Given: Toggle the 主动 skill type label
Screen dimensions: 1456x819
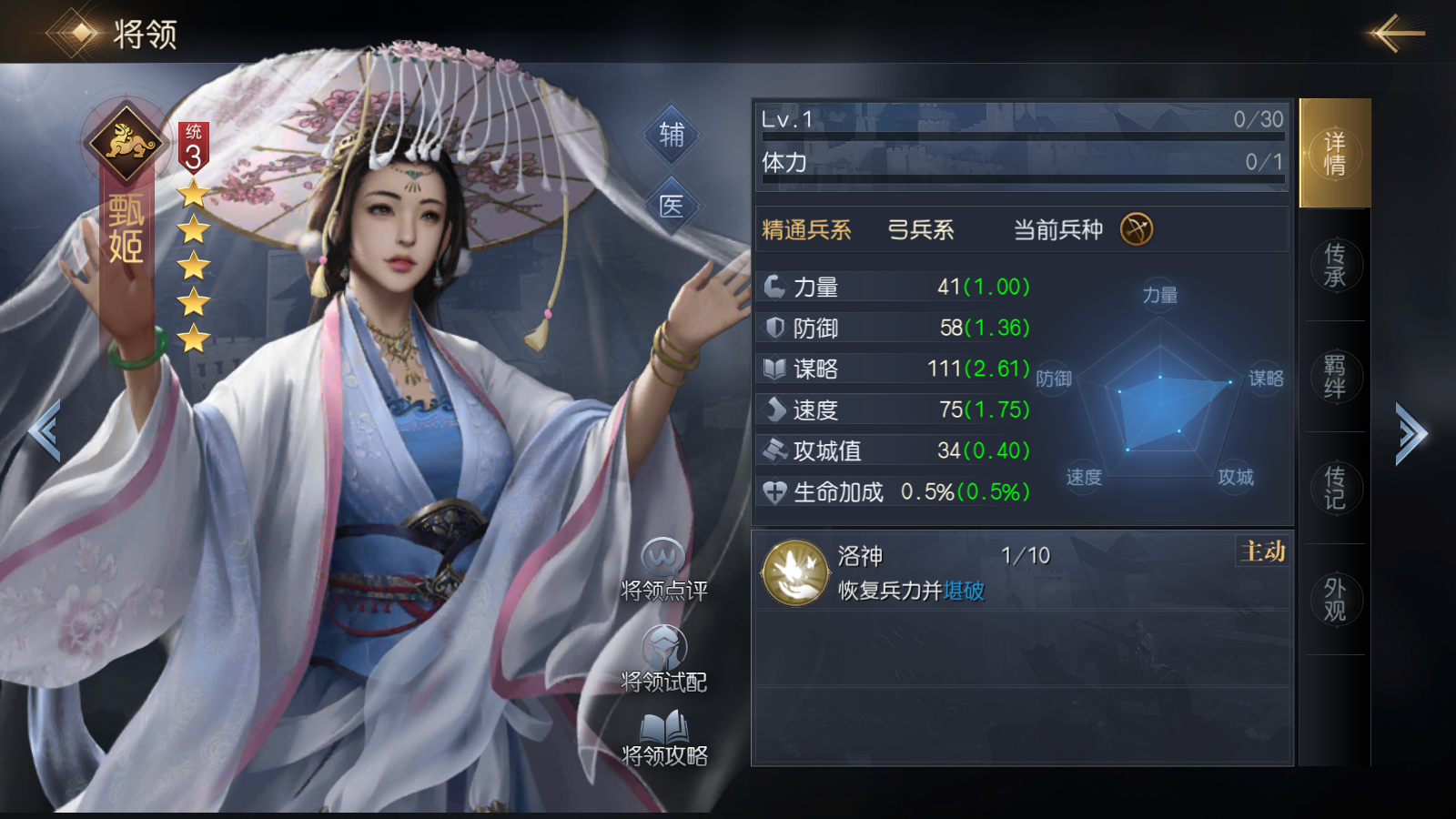Looking at the screenshot, I should click(x=1260, y=551).
